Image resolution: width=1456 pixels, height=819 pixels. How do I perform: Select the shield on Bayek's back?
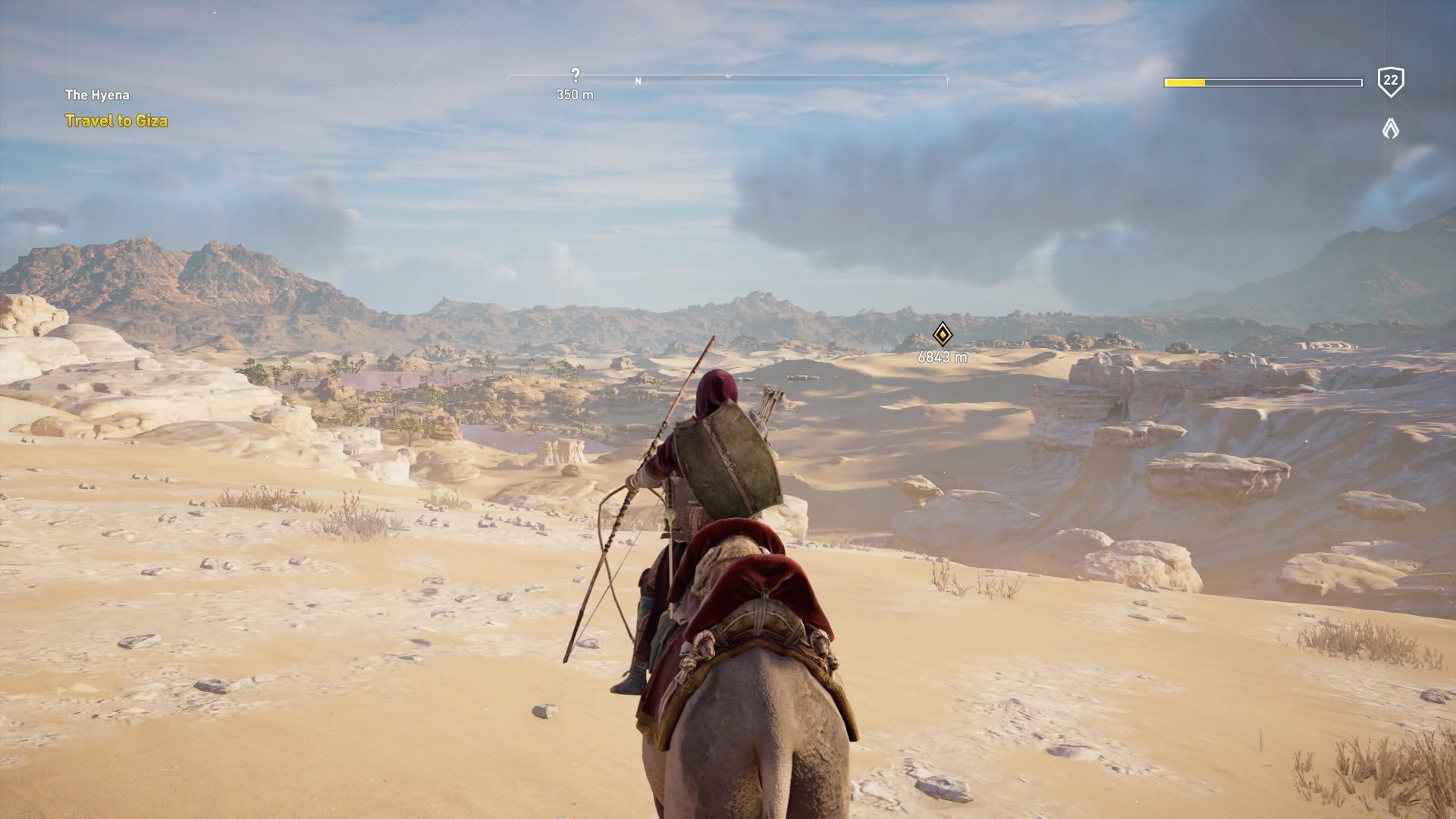click(730, 457)
